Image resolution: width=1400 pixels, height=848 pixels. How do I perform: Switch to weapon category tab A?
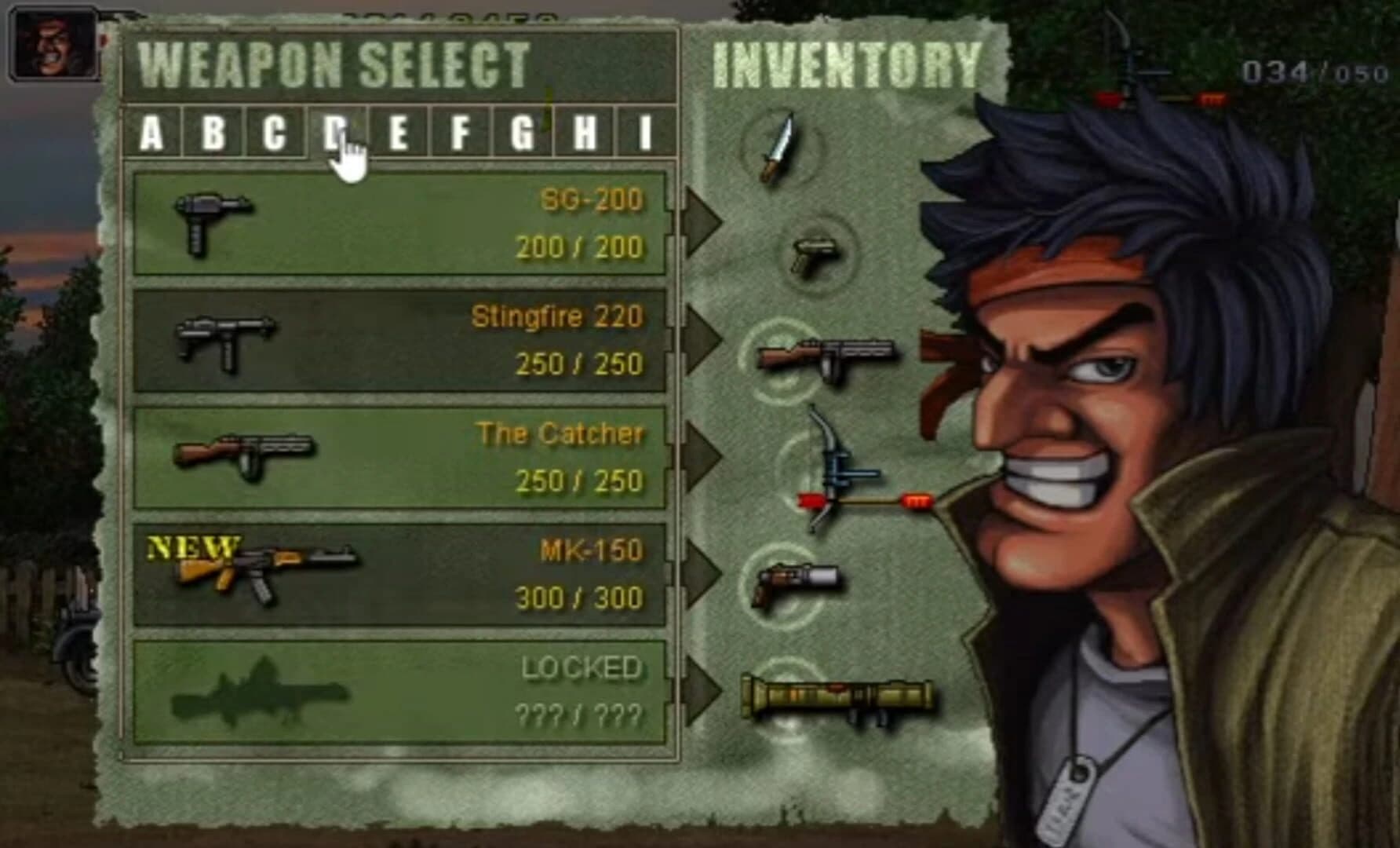click(154, 132)
